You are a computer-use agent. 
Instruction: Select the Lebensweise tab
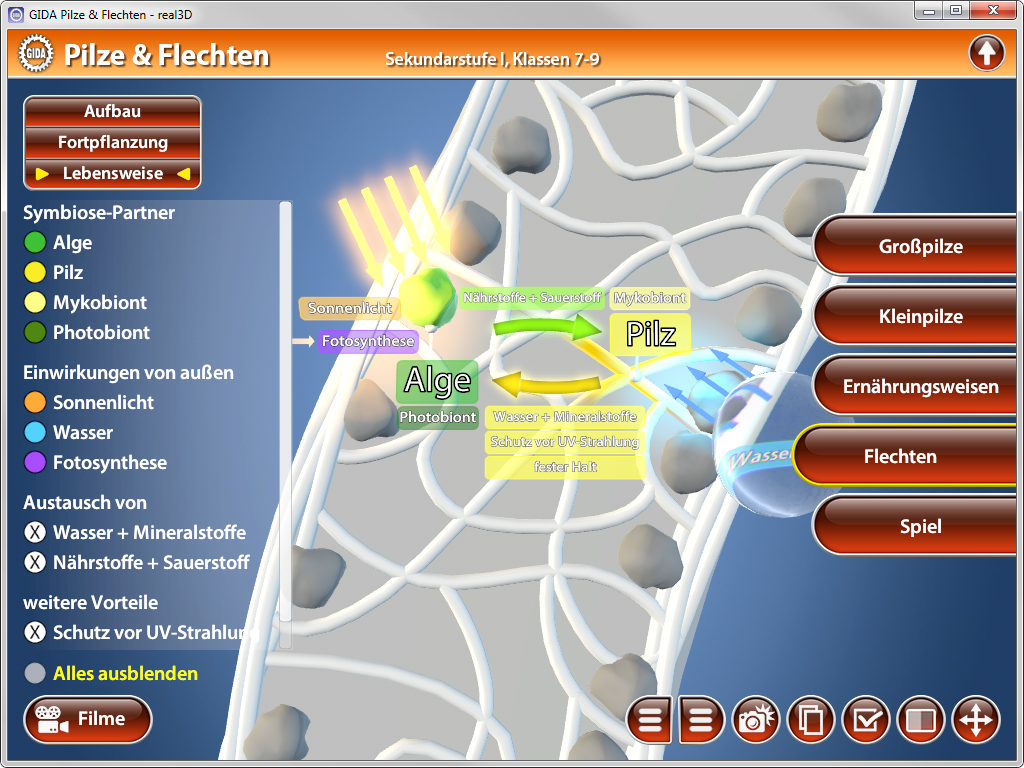point(112,174)
